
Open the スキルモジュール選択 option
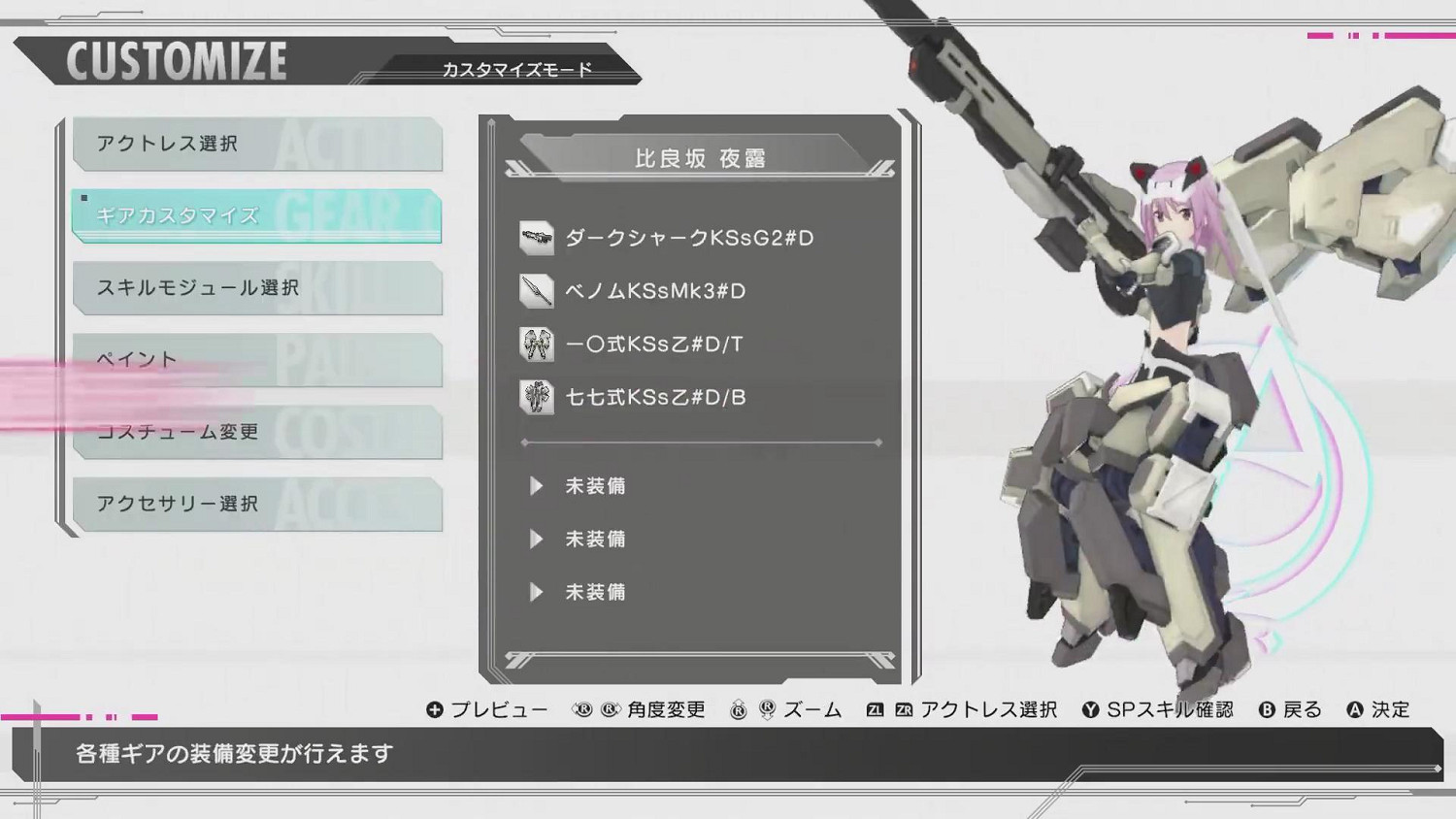point(257,288)
